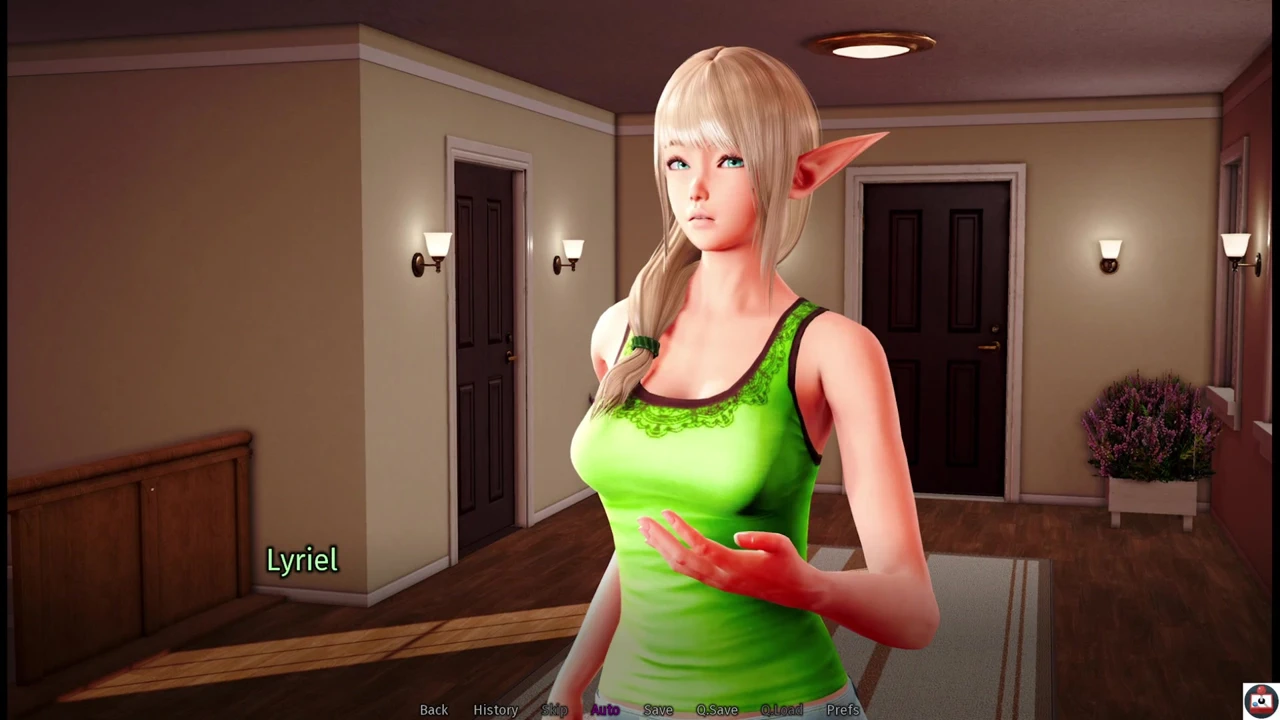This screenshot has width=1280, height=720.
Task: Load the latest Q.Load quick save
Action: coord(781,709)
